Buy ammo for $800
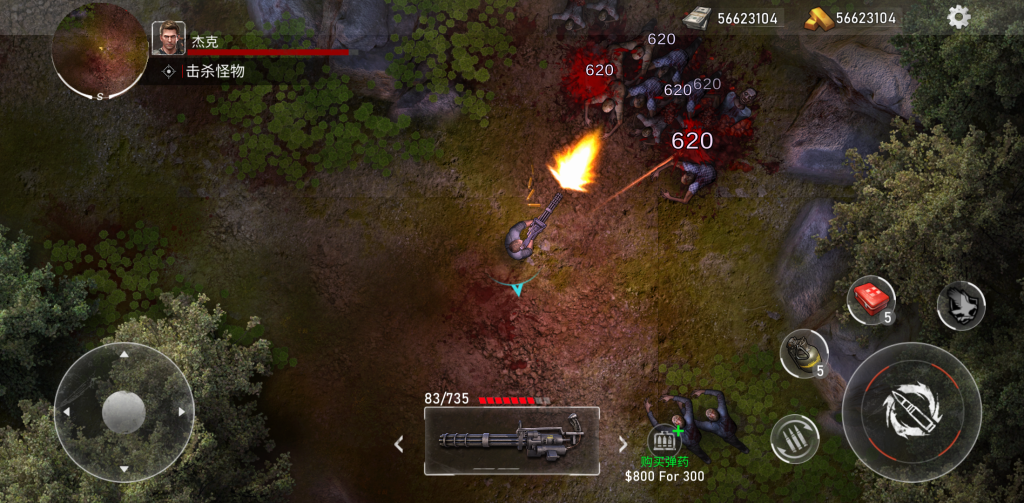Screen dimensions: 1024x503 pyautogui.click(x=664, y=441)
